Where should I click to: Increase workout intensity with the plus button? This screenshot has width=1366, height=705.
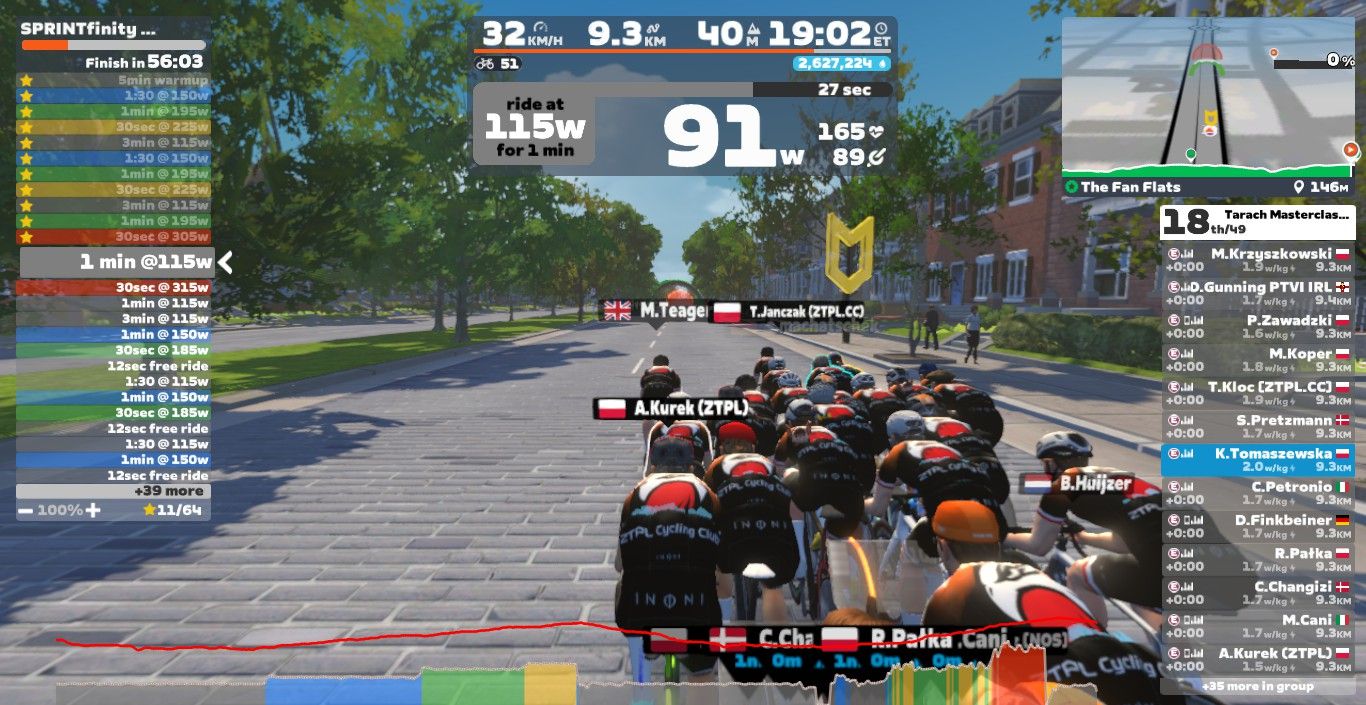(93, 510)
